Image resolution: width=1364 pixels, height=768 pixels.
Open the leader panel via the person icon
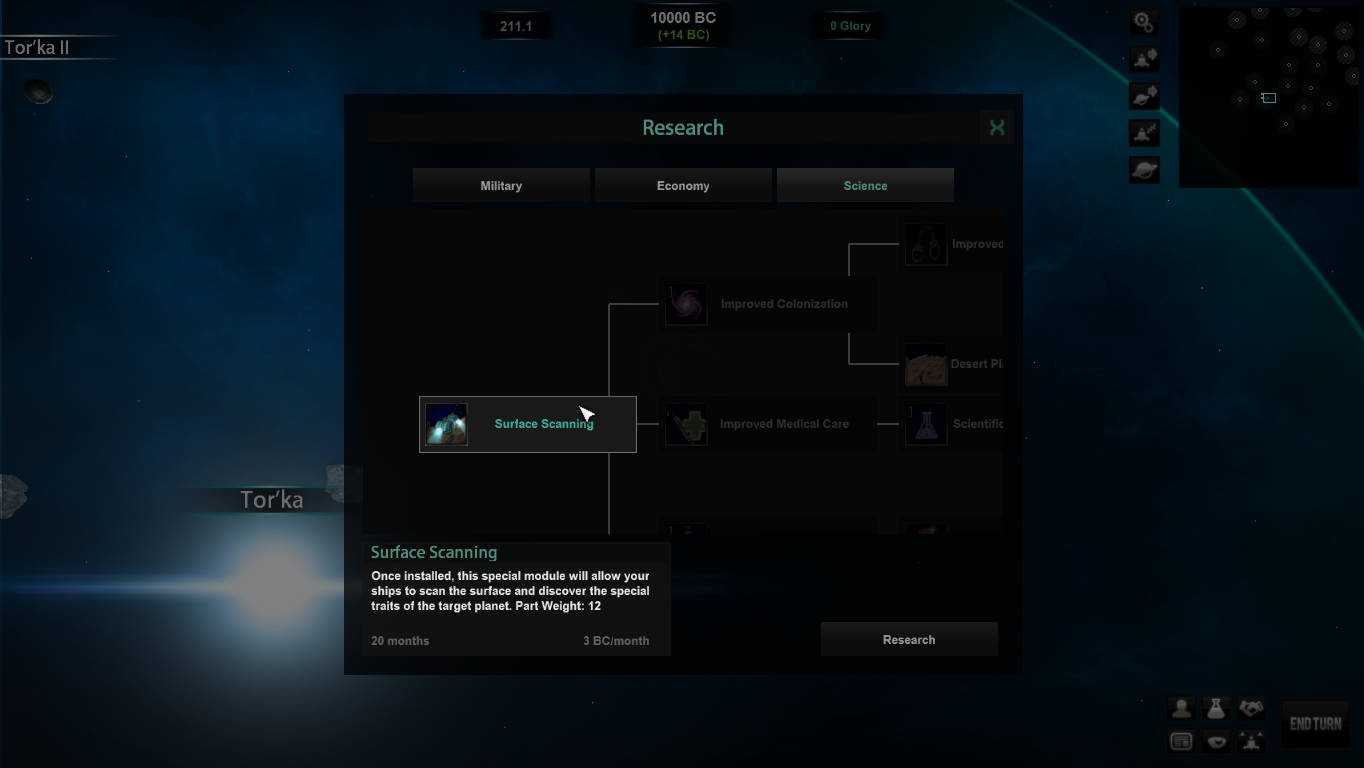[x=1181, y=708]
